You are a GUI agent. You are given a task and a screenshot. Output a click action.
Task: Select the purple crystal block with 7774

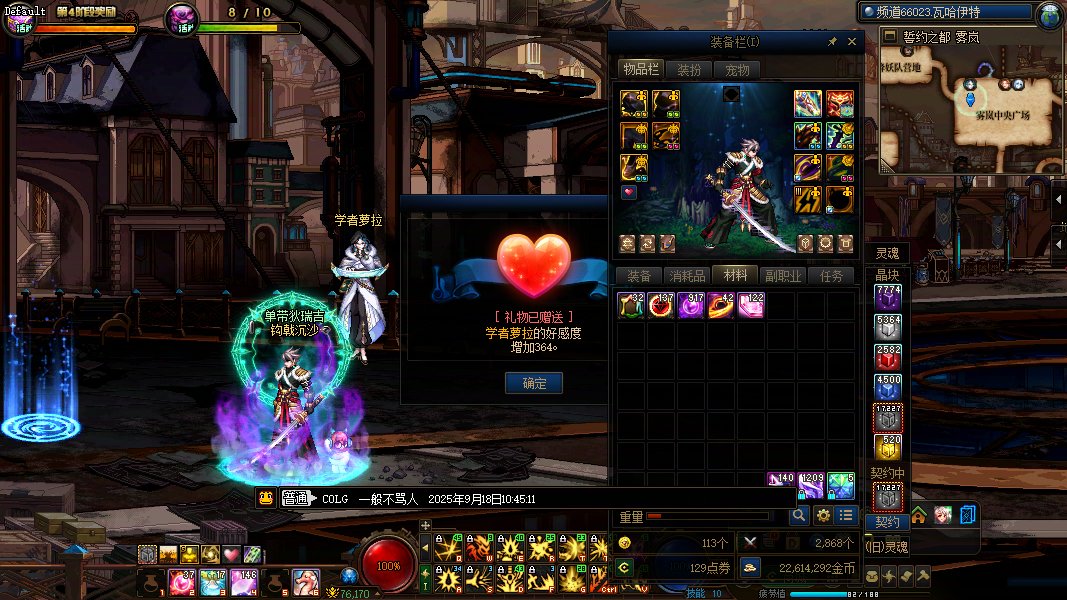click(888, 298)
